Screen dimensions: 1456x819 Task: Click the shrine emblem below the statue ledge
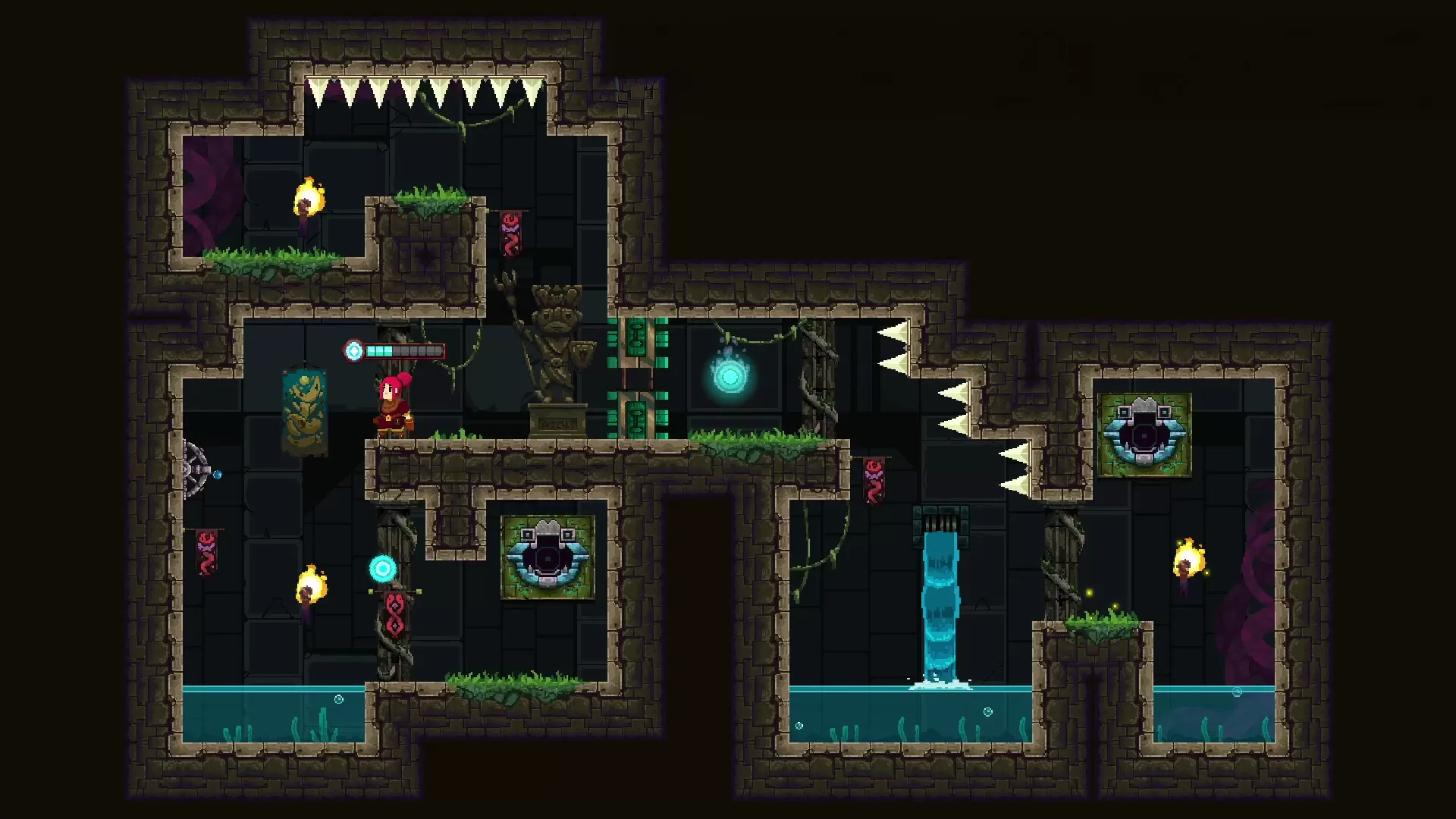[546, 559]
